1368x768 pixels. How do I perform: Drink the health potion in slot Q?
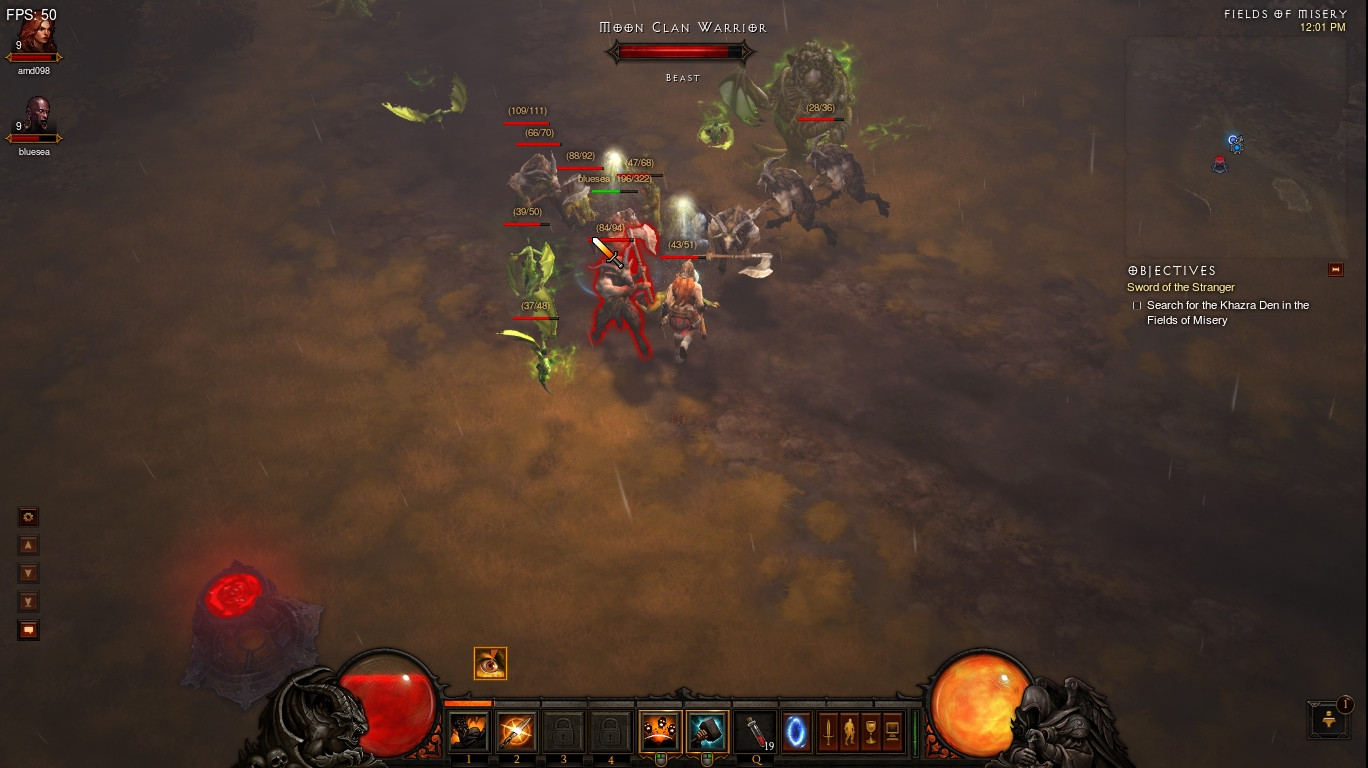pyautogui.click(x=755, y=733)
